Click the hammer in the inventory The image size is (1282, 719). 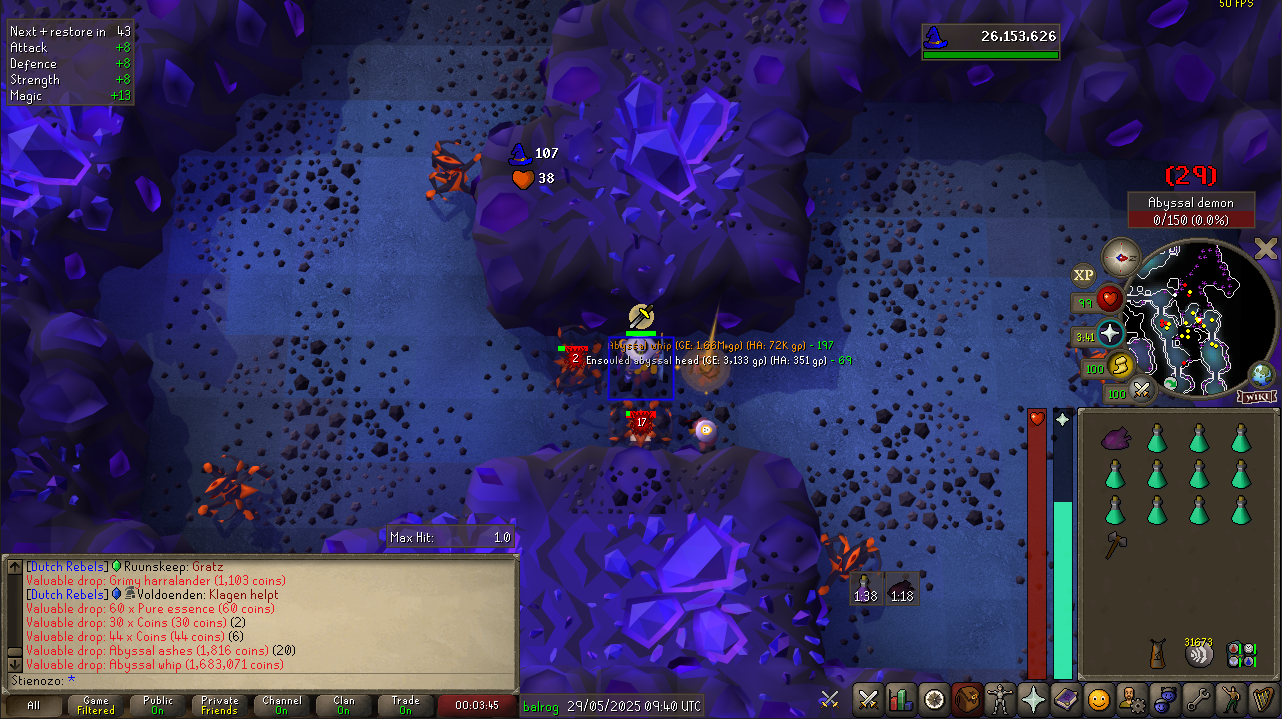point(1115,544)
